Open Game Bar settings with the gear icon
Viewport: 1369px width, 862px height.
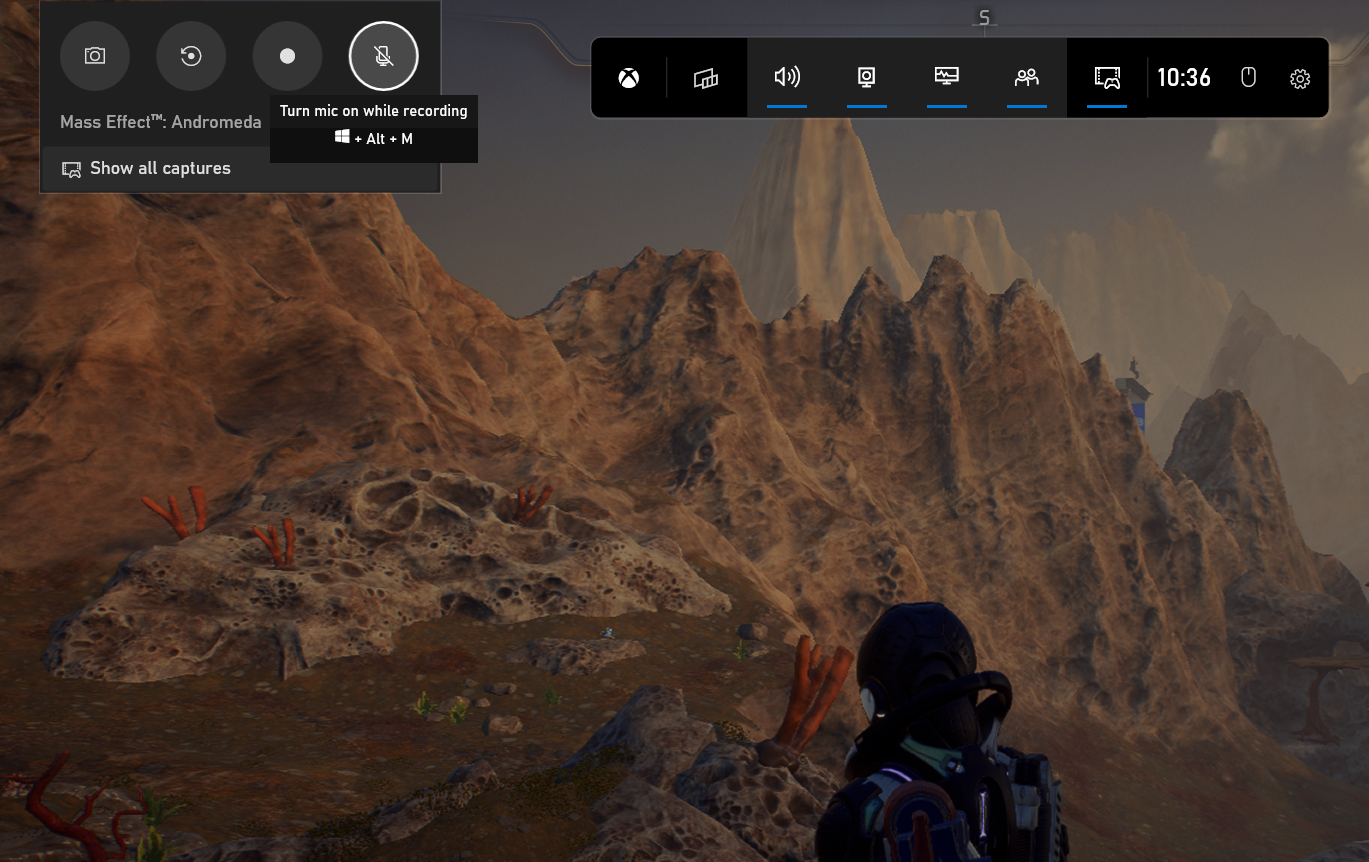pyautogui.click(x=1299, y=77)
